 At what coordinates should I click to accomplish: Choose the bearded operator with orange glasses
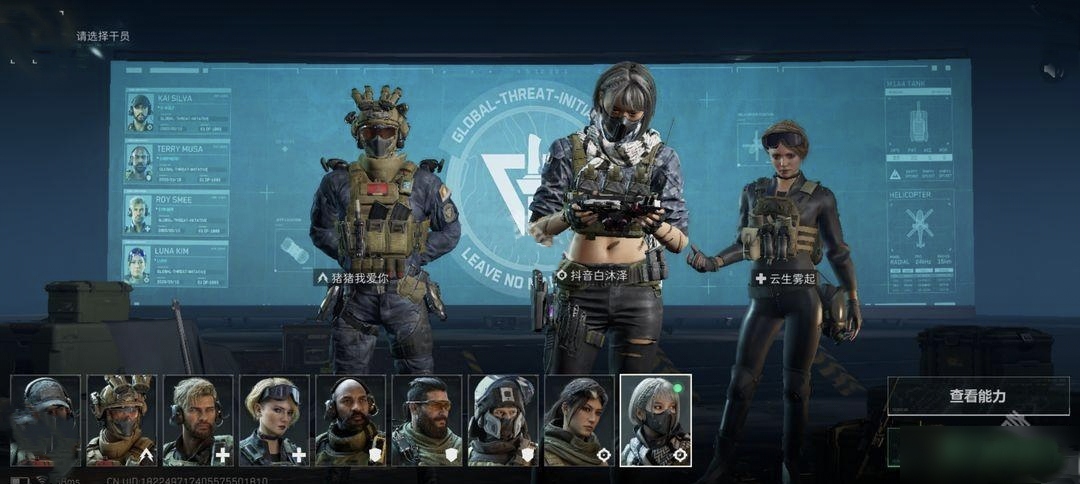(427, 420)
